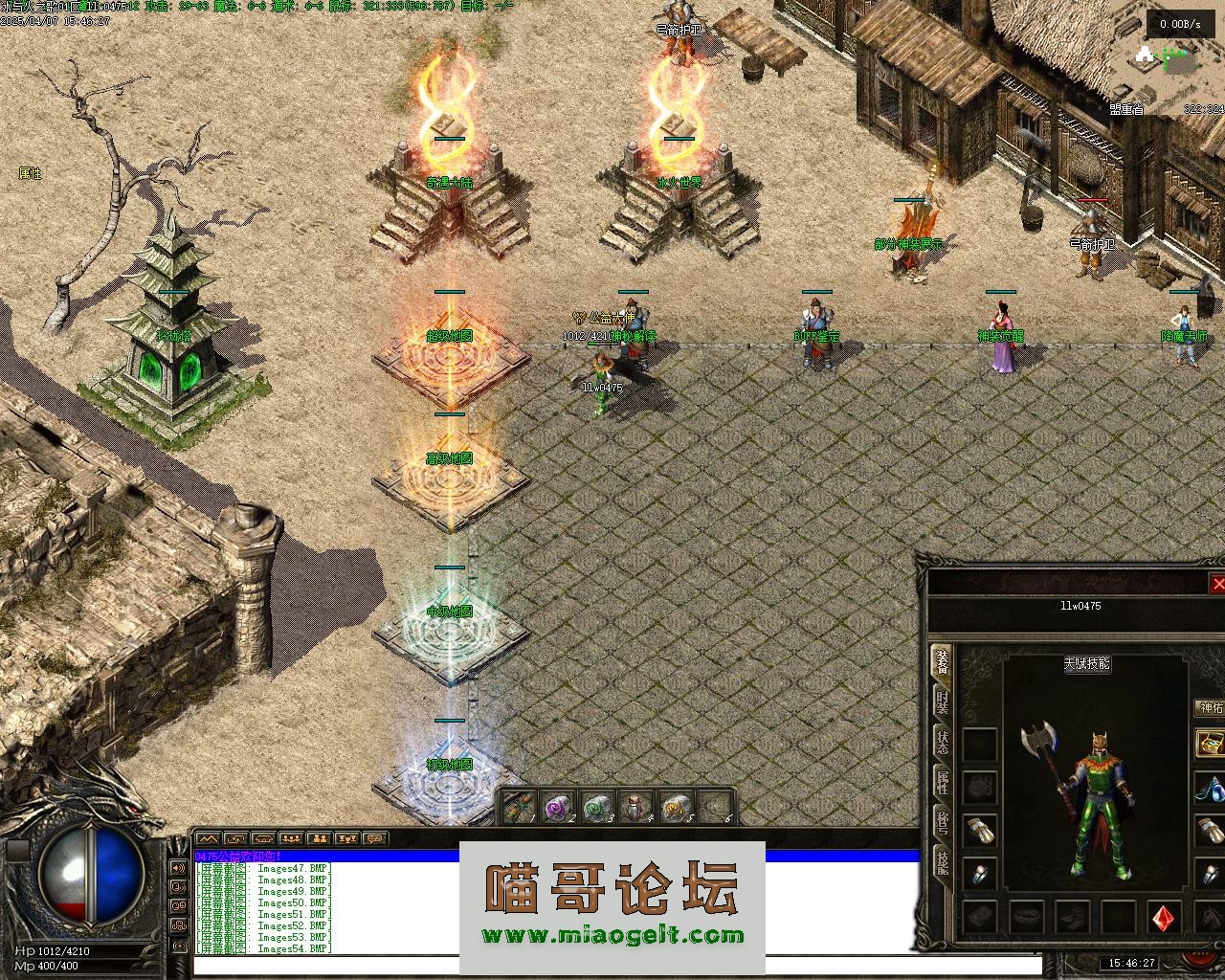Close the character equipment panel
The image size is (1225, 980).
(1217, 584)
